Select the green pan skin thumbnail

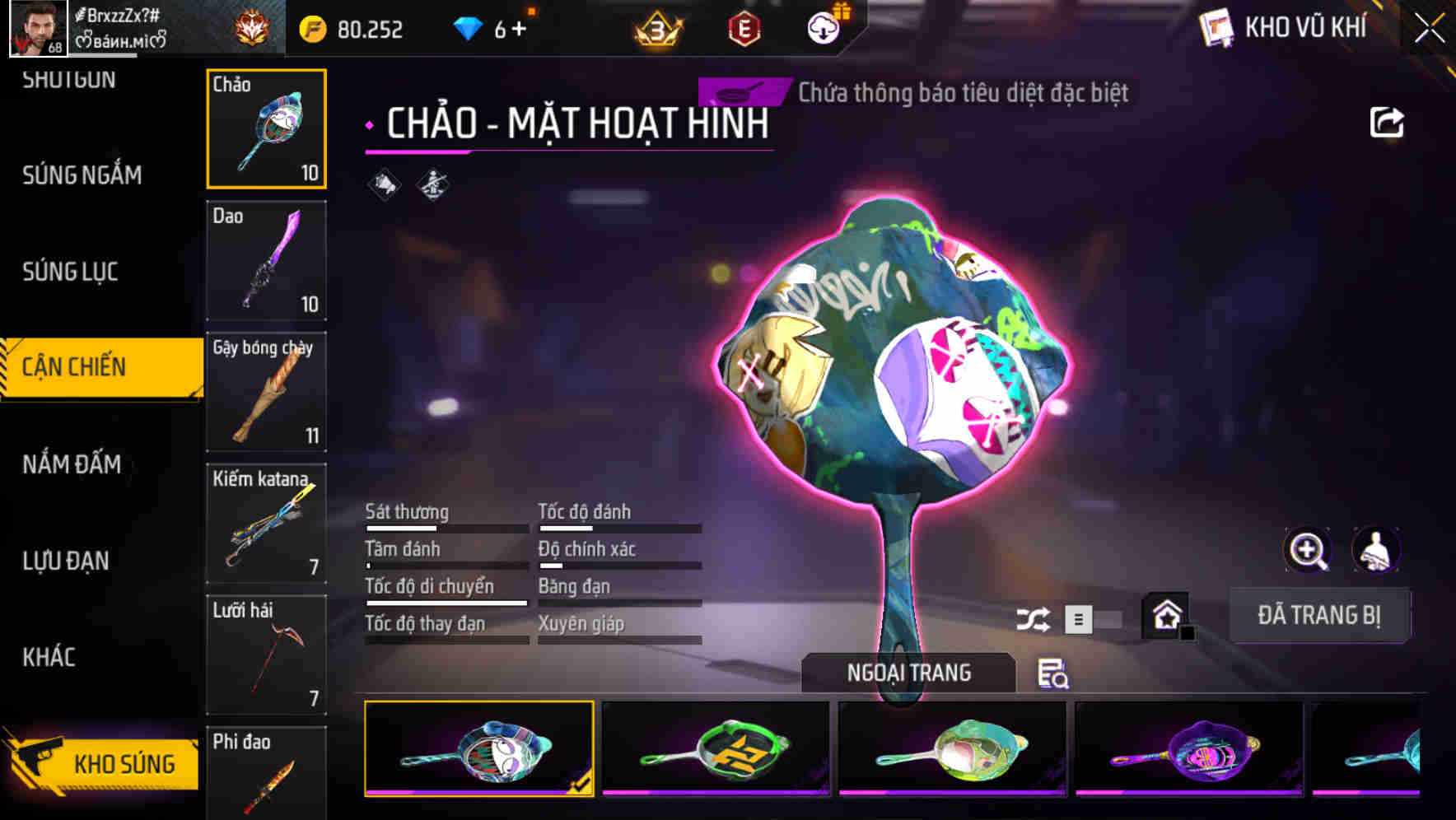[x=715, y=748]
